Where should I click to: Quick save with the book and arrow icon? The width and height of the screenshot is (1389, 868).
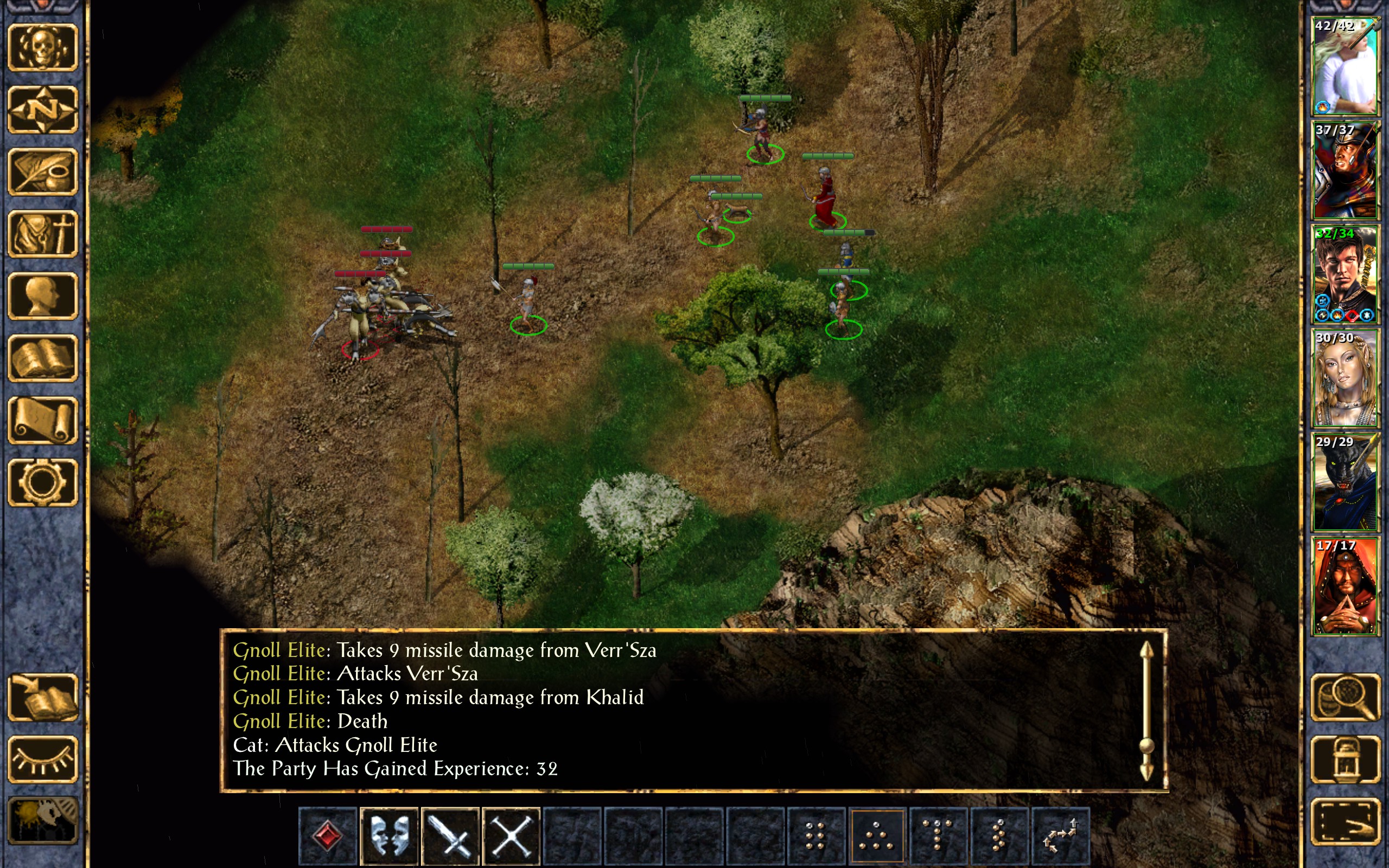(x=42, y=697)
